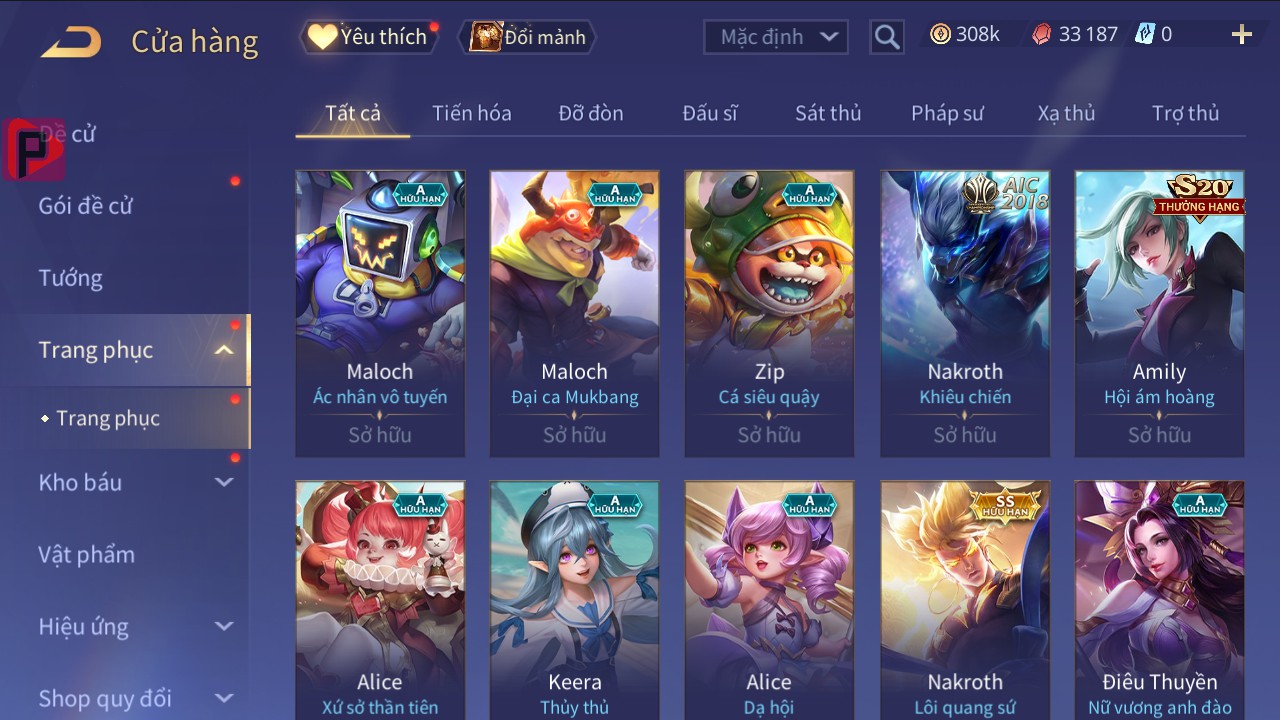
Task: Go back using the return arrow
Action: click(x=71, y=42)
